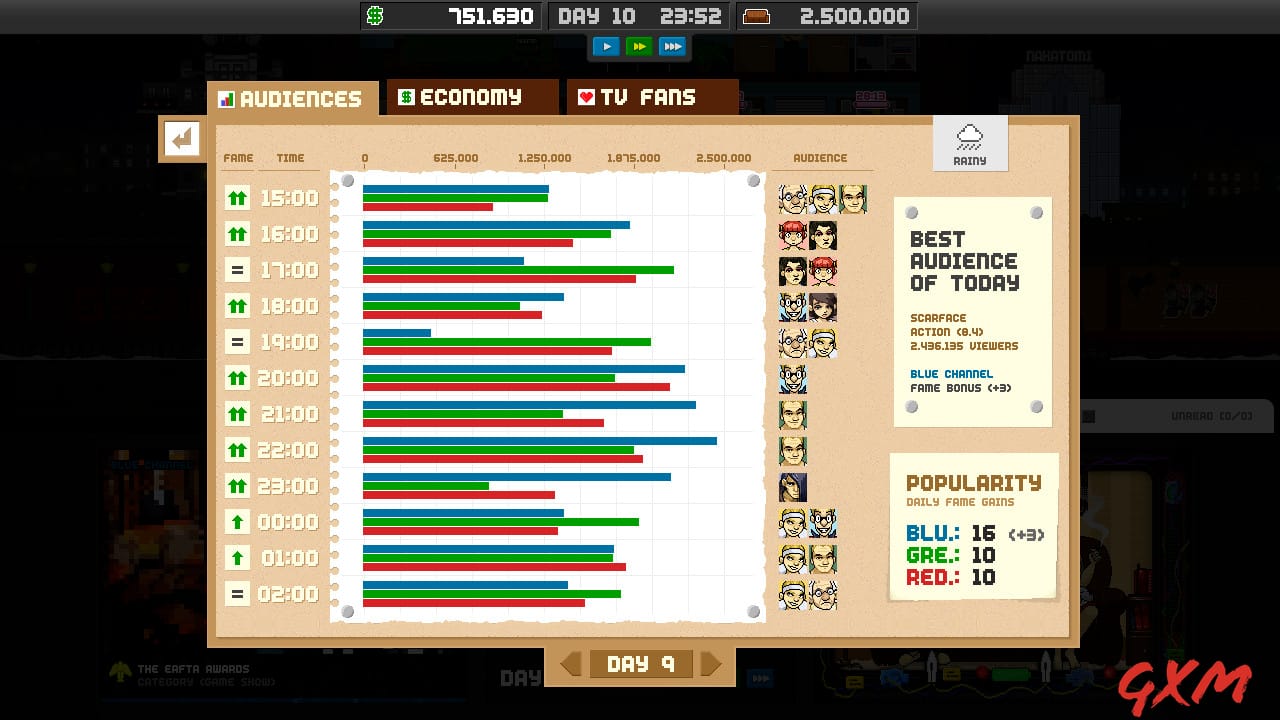Click the small green arrow beside 00:00
Viewport: 1280px width, 720px height.
(237, 521)
